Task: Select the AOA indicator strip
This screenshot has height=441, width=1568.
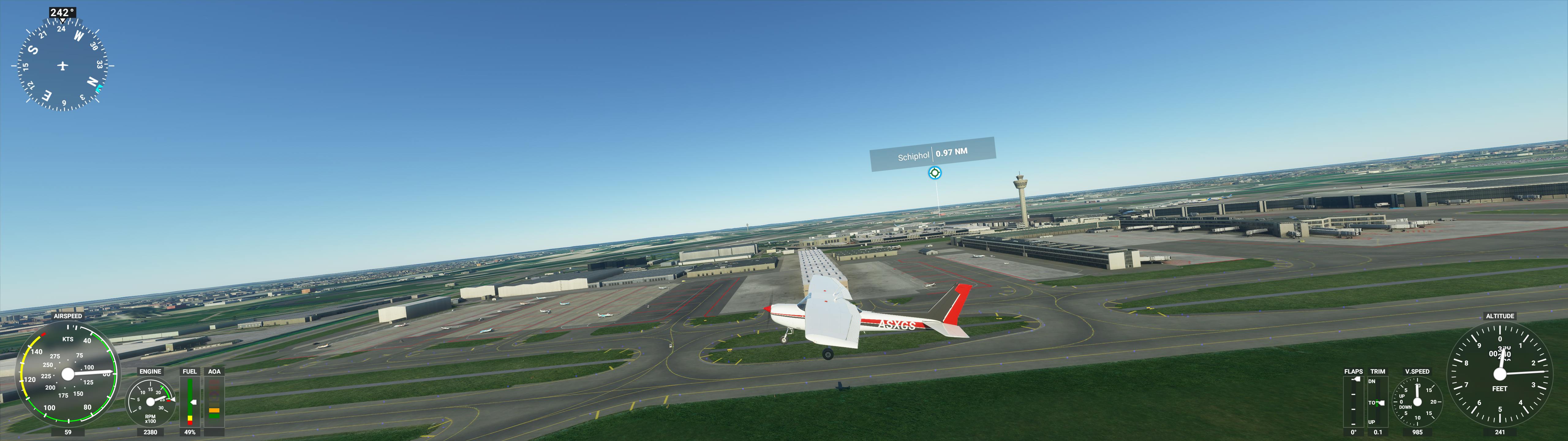Action: (214, 402)
